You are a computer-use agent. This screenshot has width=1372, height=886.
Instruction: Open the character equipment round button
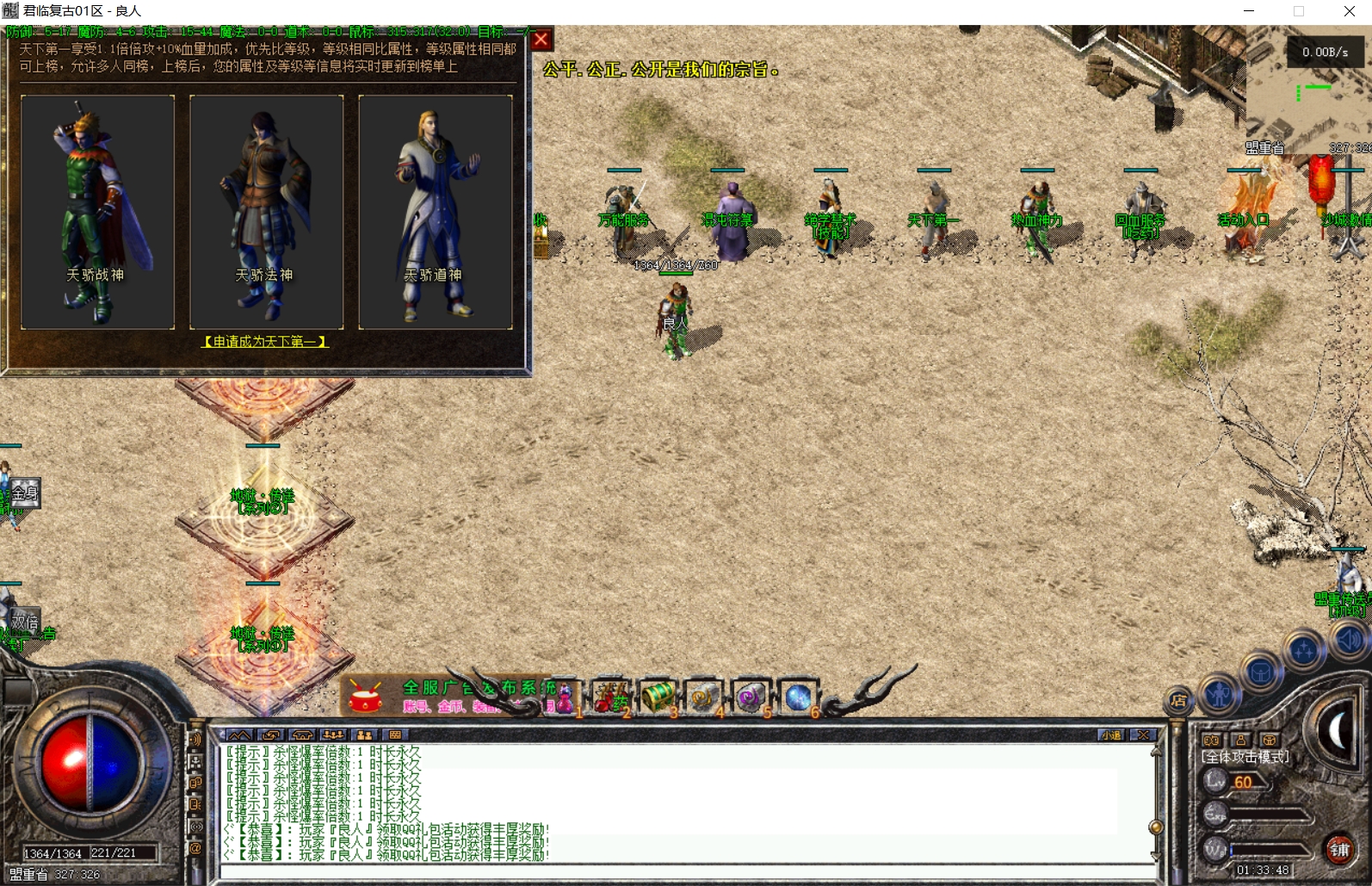pyautogui.click(x=1219, y=693)
